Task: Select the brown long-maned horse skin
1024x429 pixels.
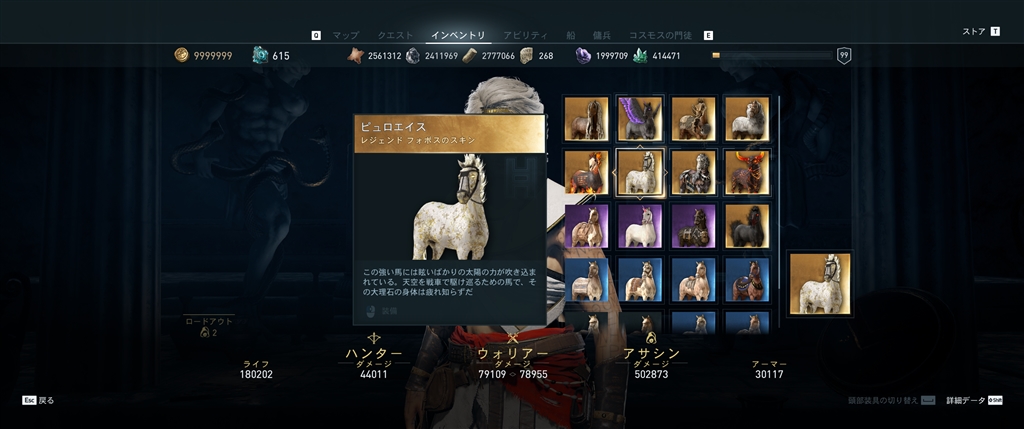Action: click(586, 118)
